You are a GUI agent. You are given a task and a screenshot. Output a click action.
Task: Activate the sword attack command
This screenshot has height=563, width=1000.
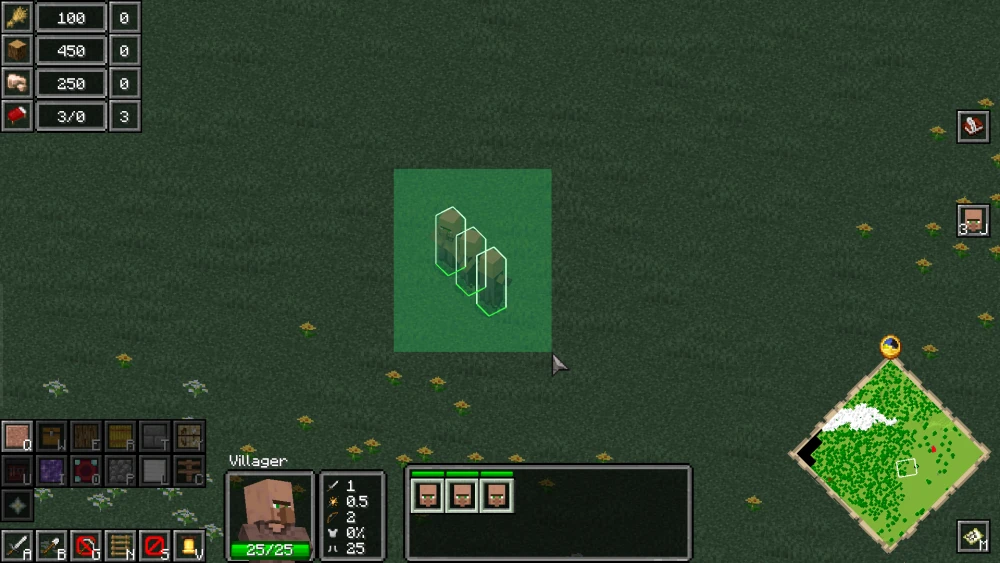point(17,546)
